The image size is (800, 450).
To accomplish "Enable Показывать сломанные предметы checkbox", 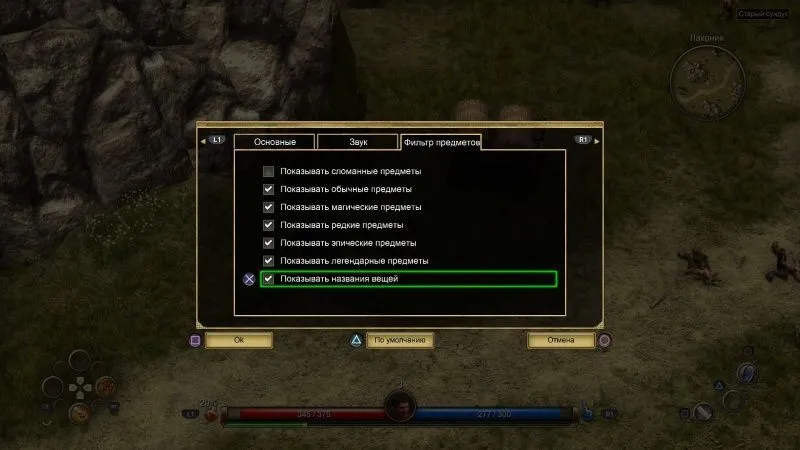I will tap(268, 171).
